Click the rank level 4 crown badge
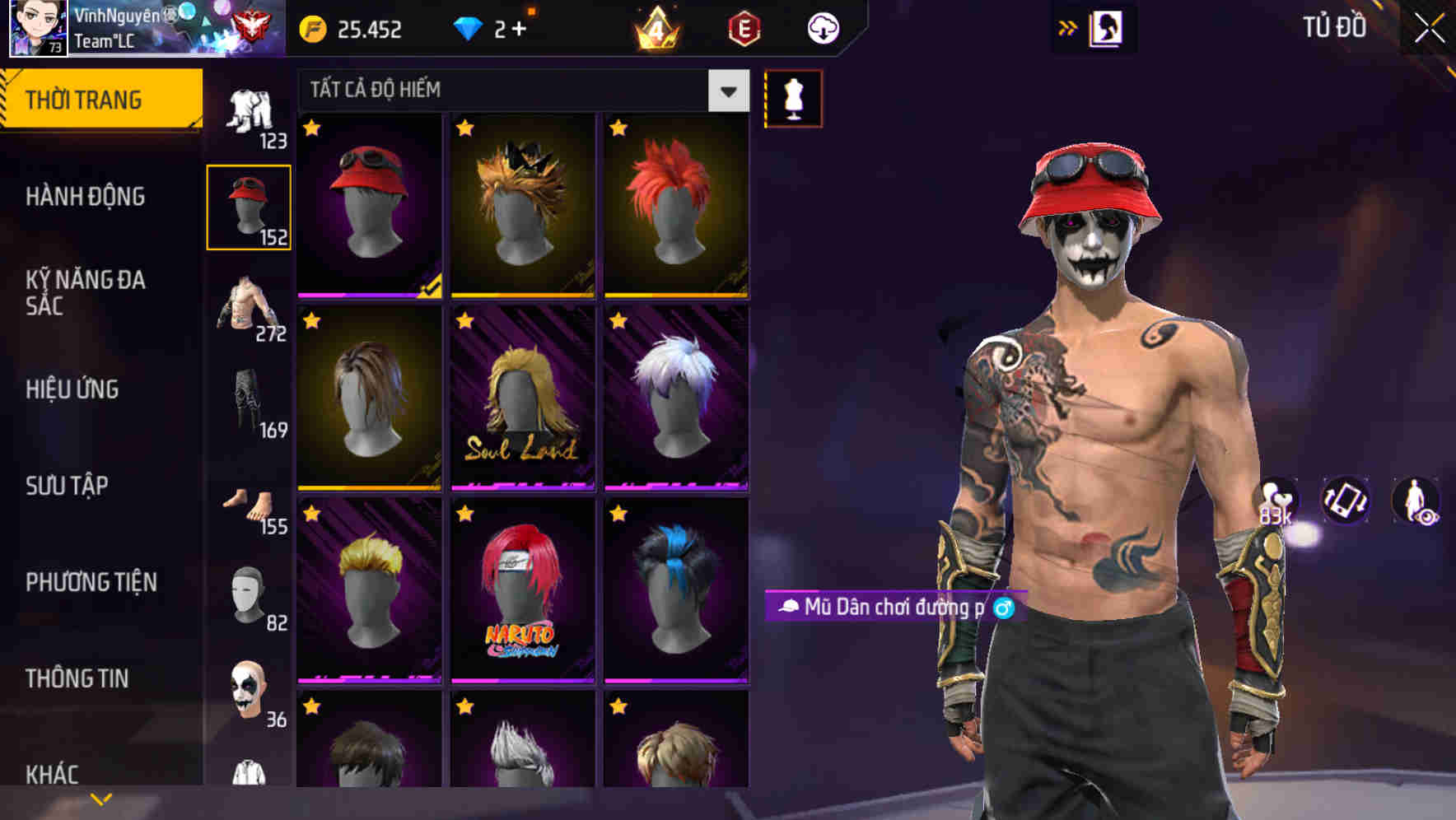The image size is (1456, 820). 655,27
